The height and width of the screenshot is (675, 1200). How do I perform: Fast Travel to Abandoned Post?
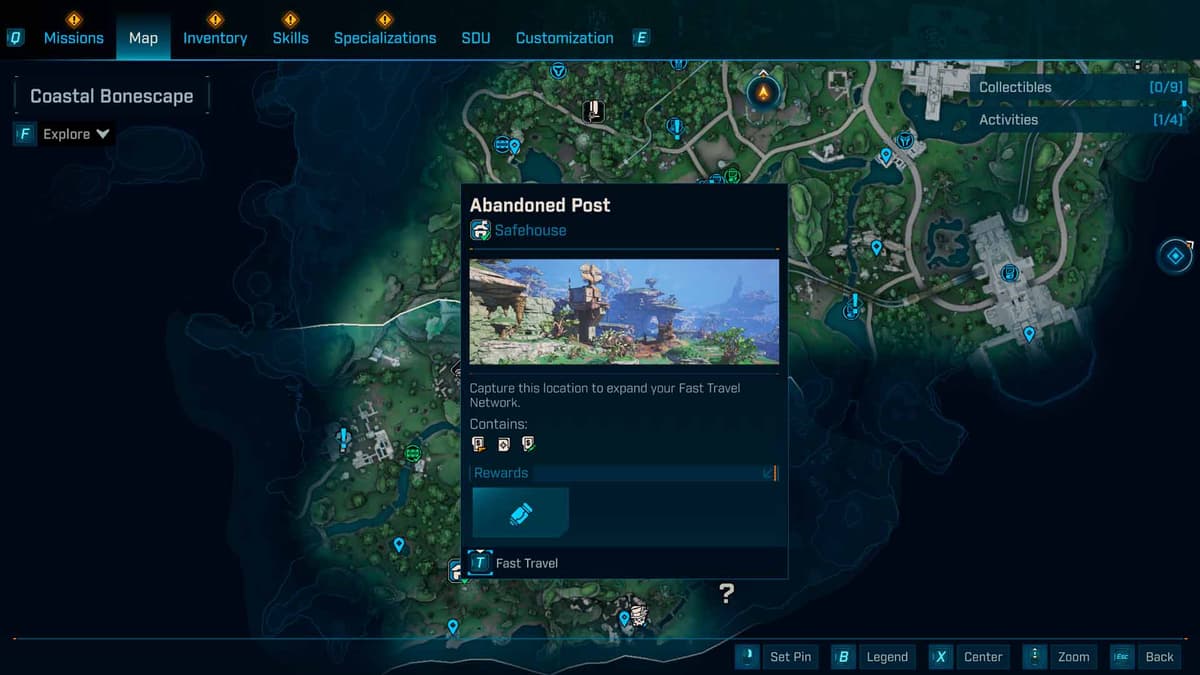[514, 563]
